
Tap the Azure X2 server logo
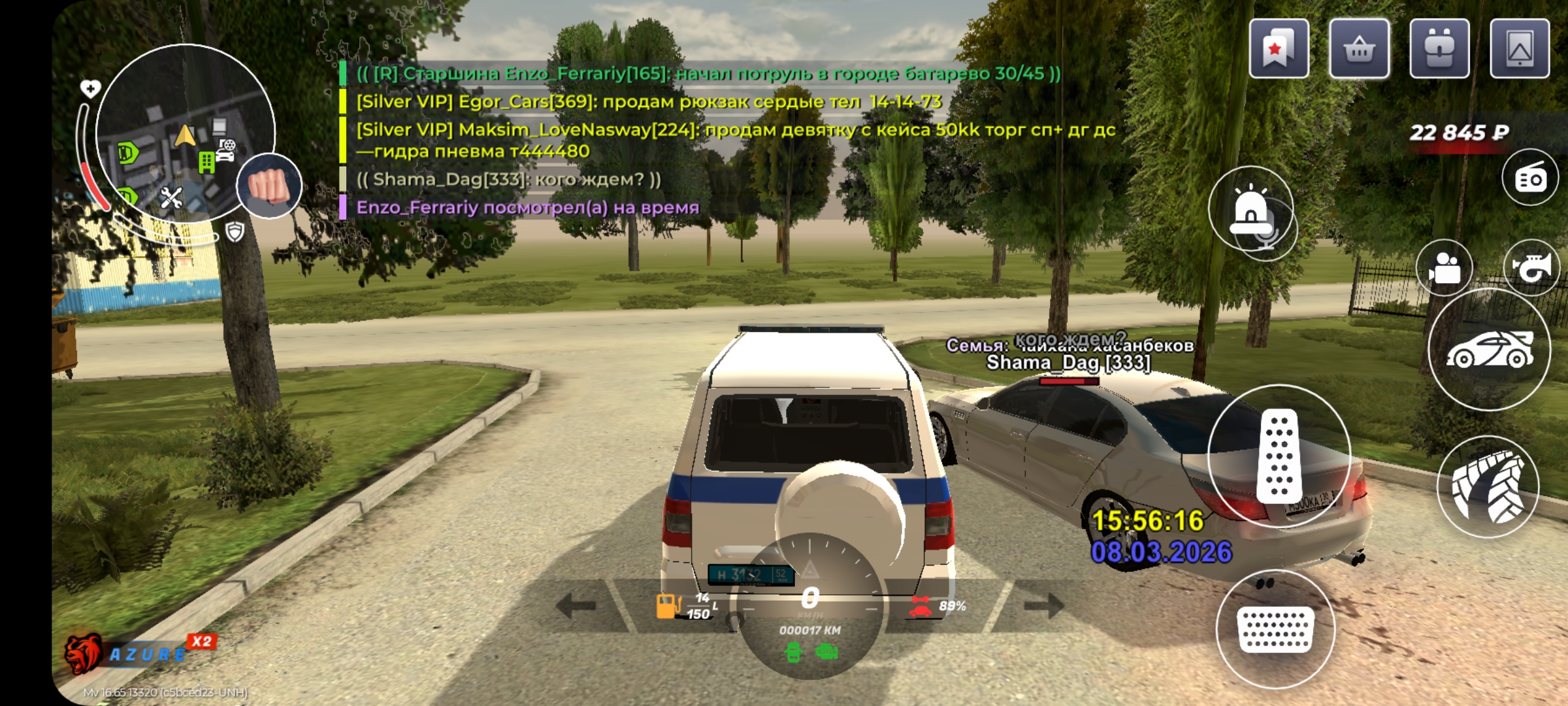pyautogui.click(x=137, y=652)
